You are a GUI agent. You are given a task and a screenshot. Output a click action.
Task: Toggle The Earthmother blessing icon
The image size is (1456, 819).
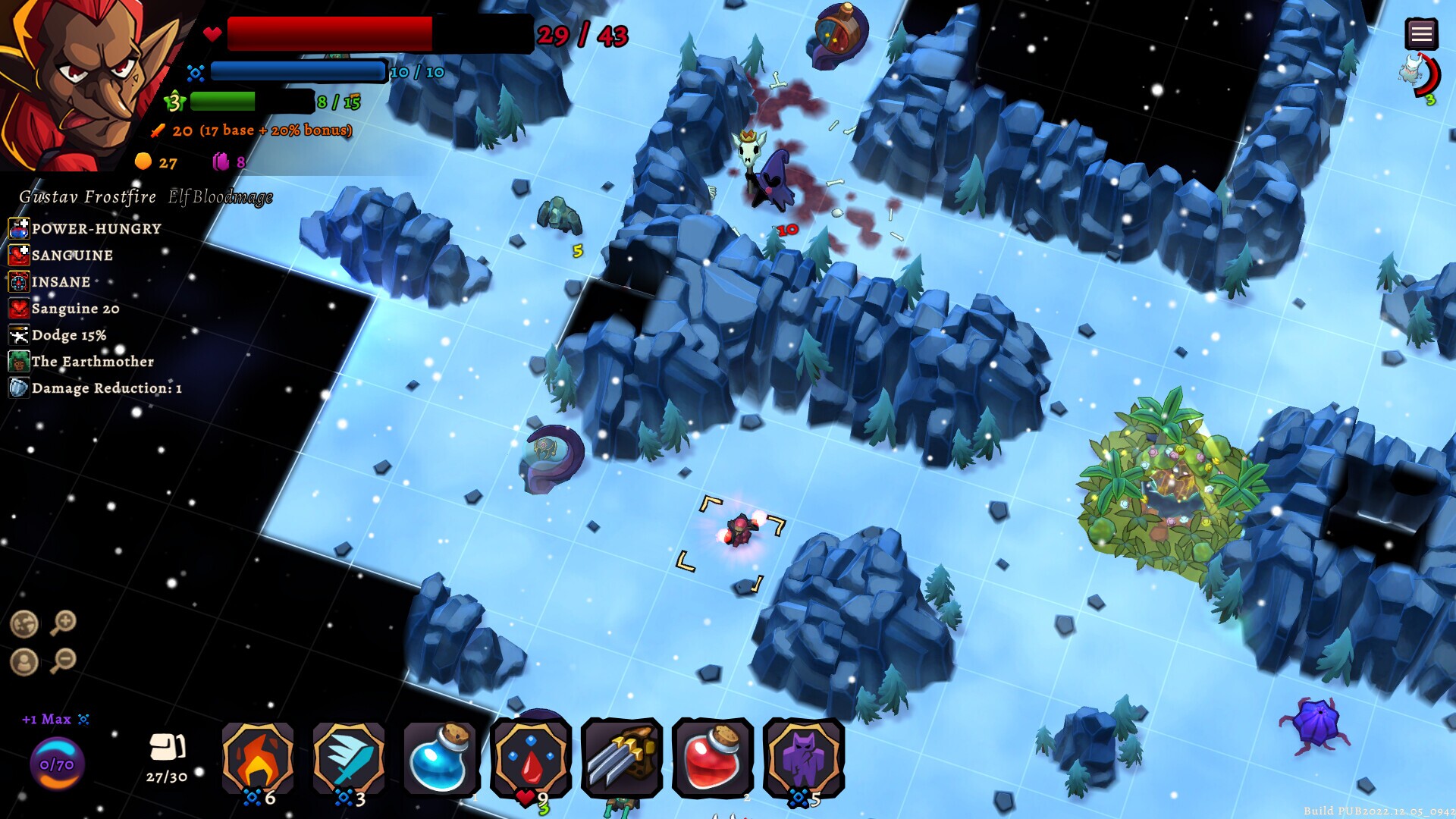click(91, 362)
